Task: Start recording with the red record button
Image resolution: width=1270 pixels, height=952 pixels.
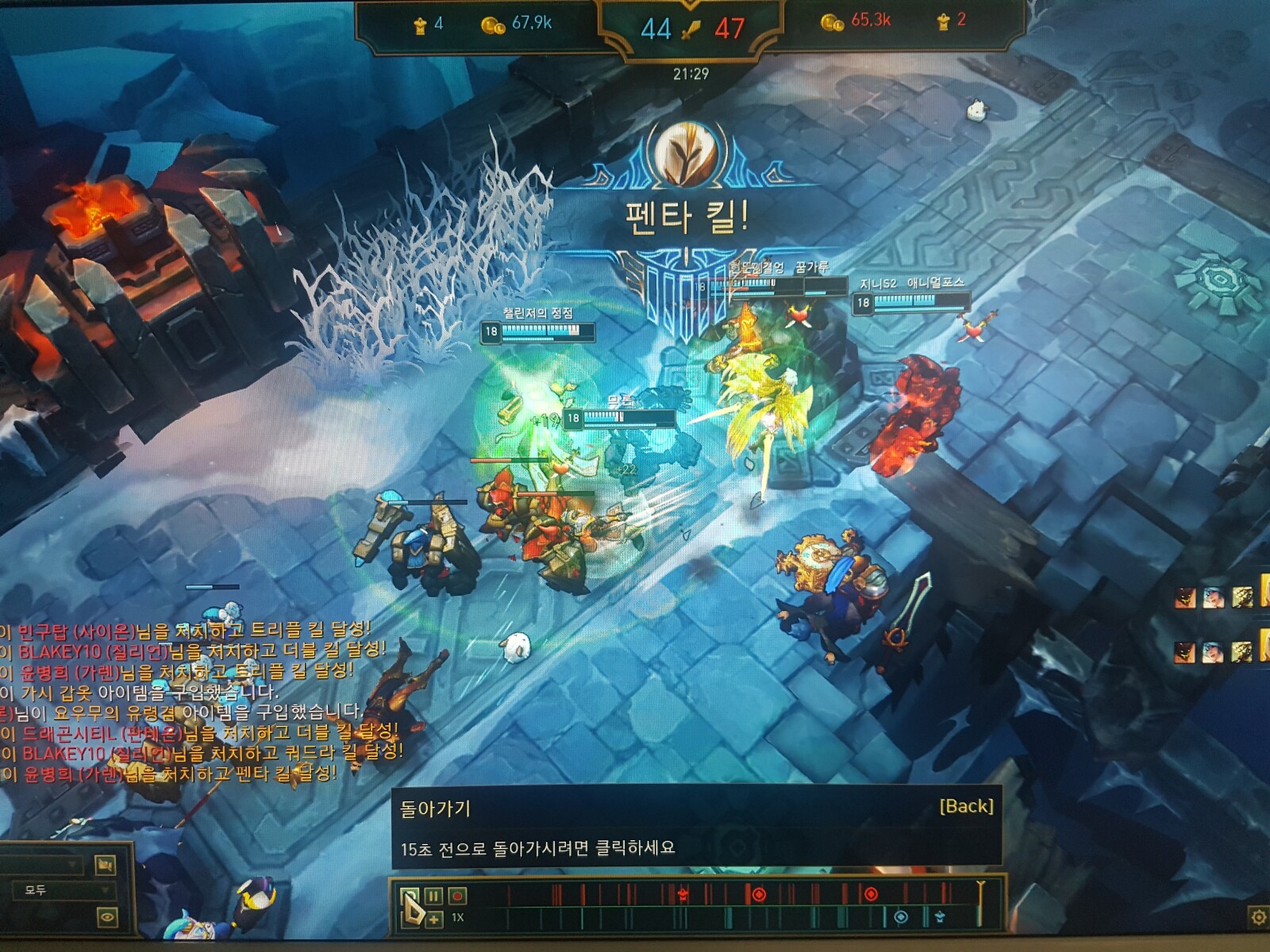Action: 457,896
